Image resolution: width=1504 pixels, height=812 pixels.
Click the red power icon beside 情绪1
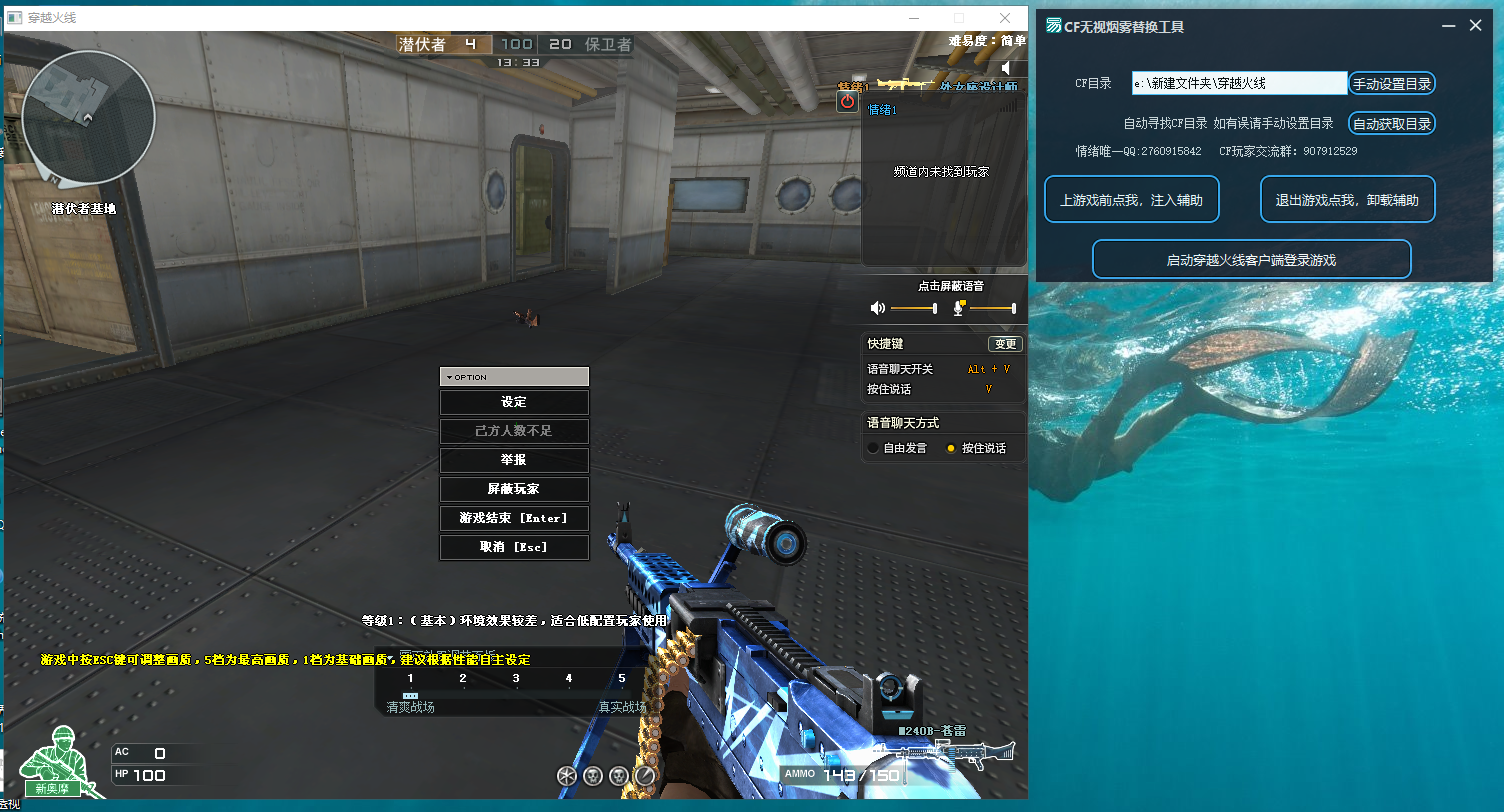[x=847, y=102]
